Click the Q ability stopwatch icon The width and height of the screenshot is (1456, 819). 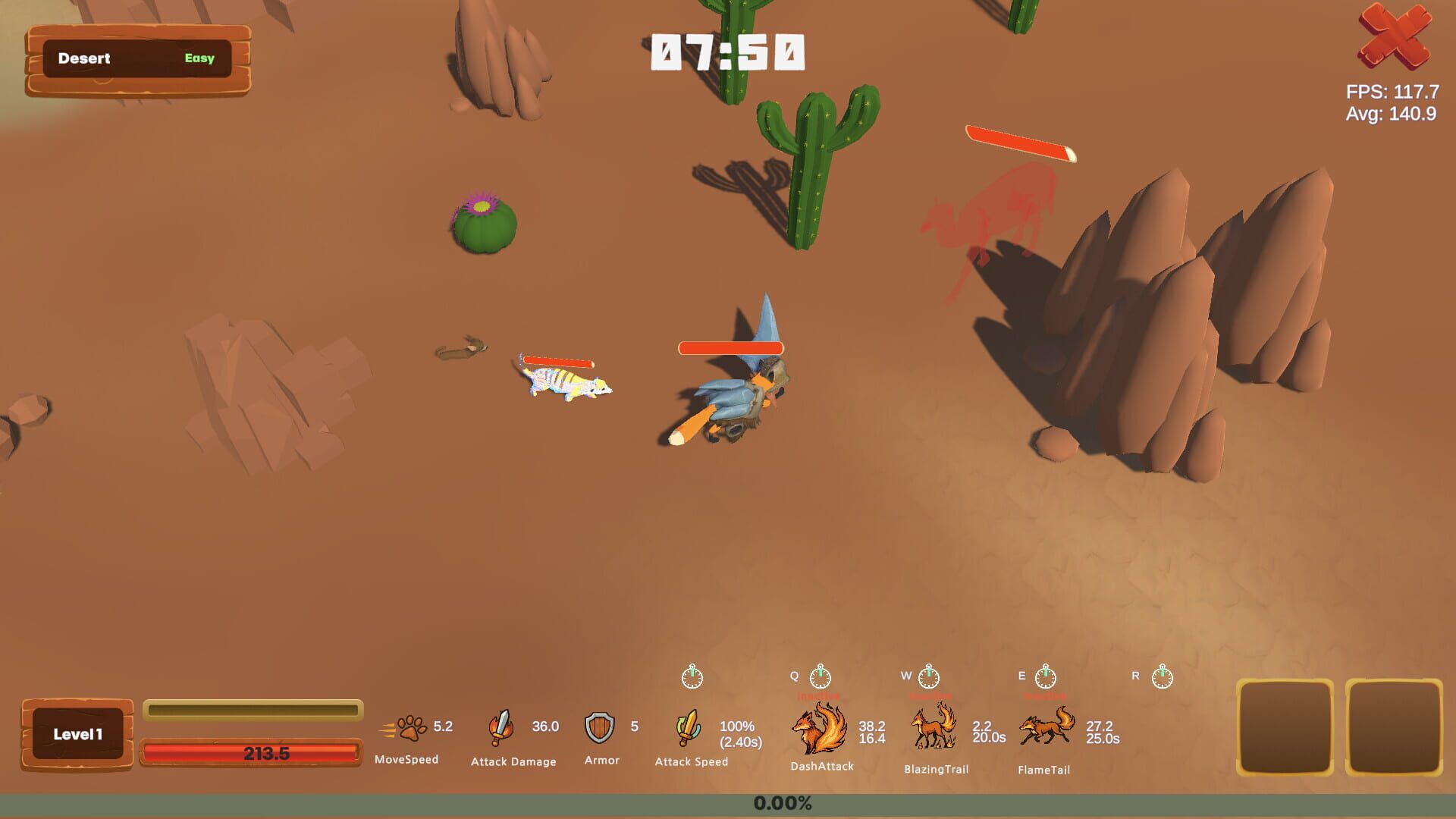click(x=821, y=675)
